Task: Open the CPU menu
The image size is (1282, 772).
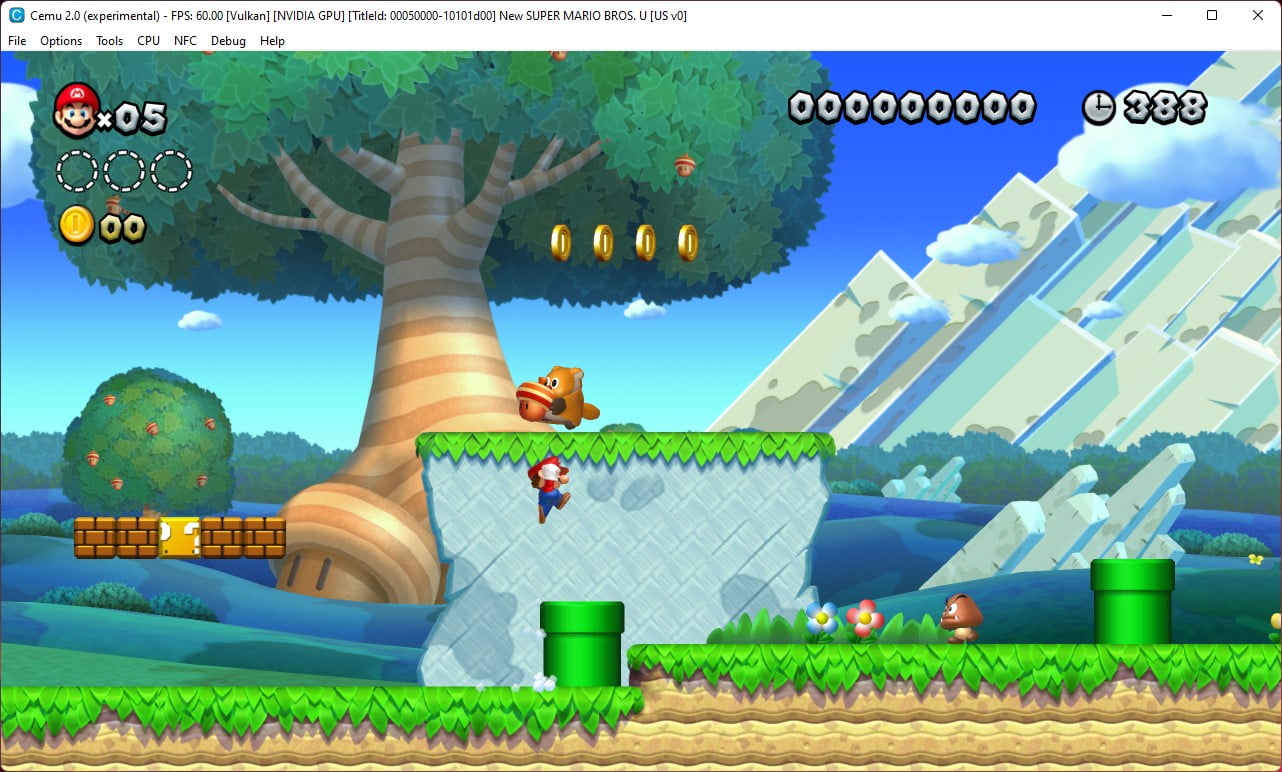Action: pos(148,41)
